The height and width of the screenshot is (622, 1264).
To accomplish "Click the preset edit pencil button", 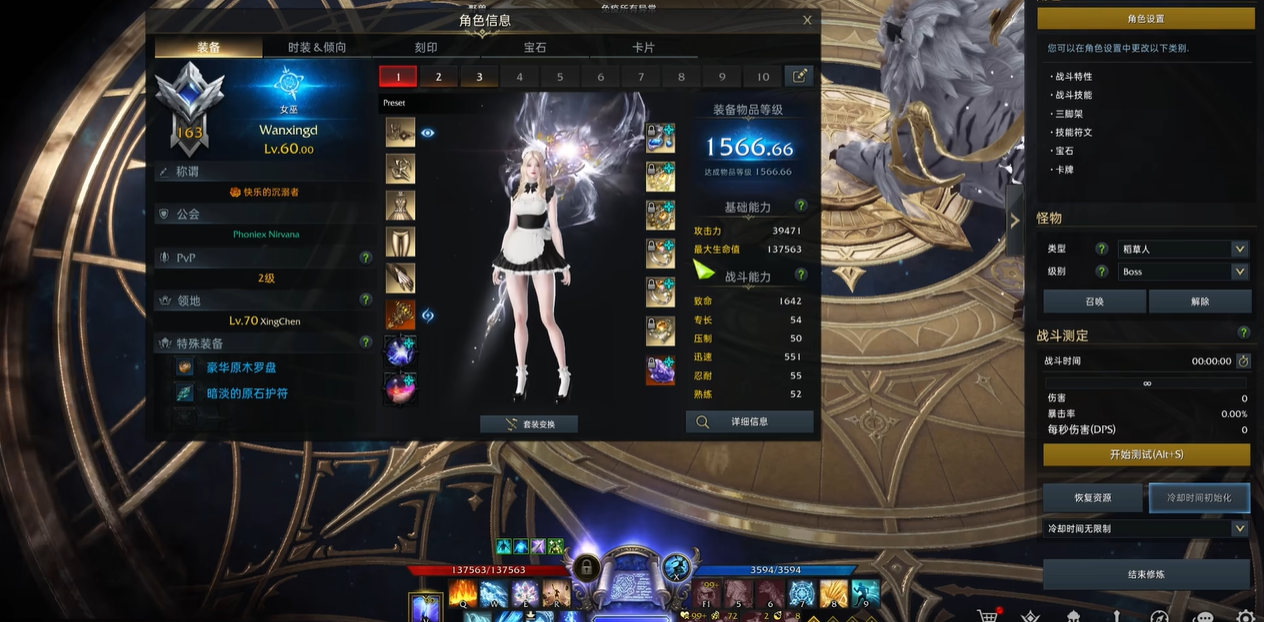I will [799, 76].
